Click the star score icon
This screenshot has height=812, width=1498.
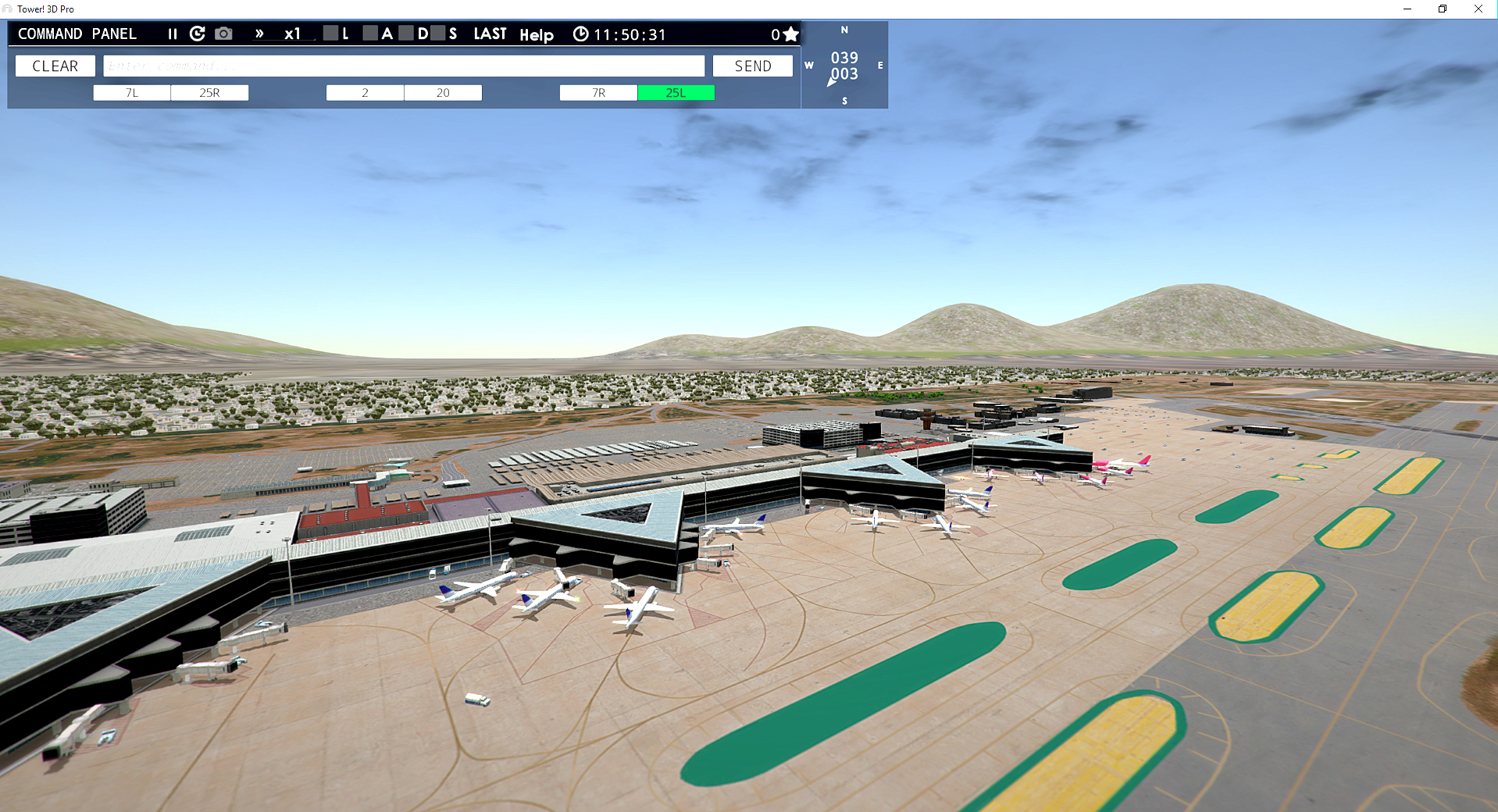(x=791, y=34)
